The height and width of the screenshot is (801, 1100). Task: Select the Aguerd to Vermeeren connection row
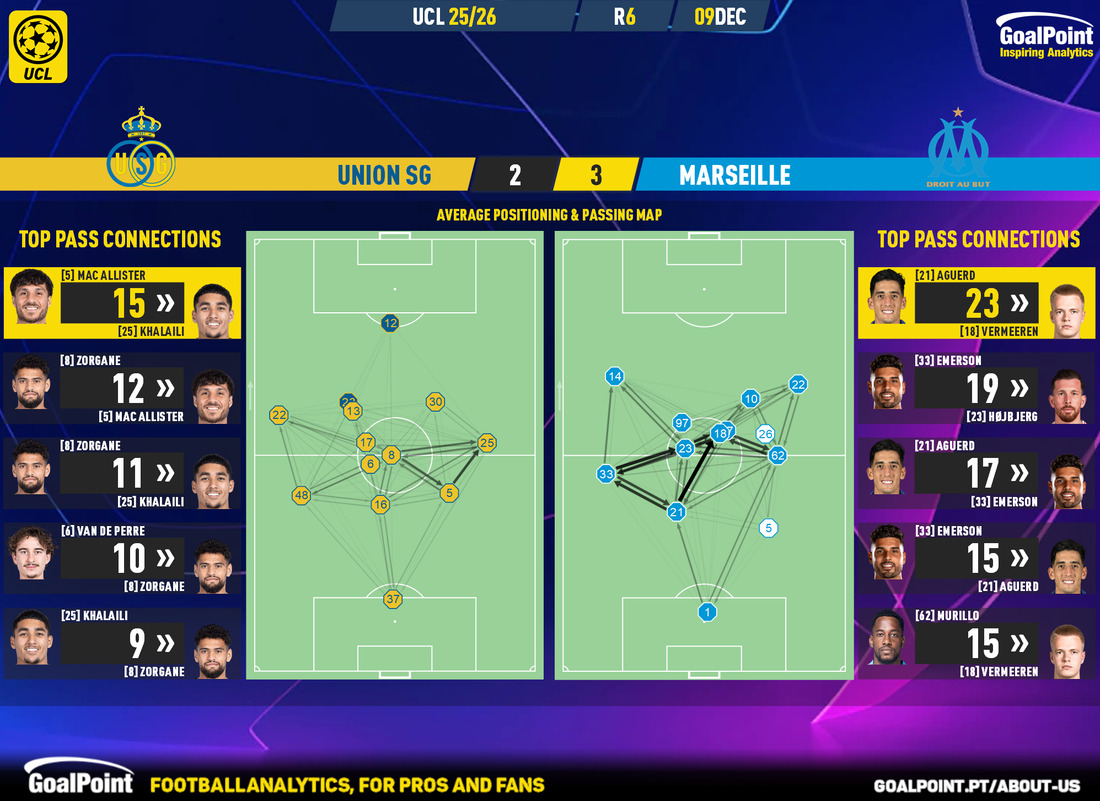tap(978, 303)
